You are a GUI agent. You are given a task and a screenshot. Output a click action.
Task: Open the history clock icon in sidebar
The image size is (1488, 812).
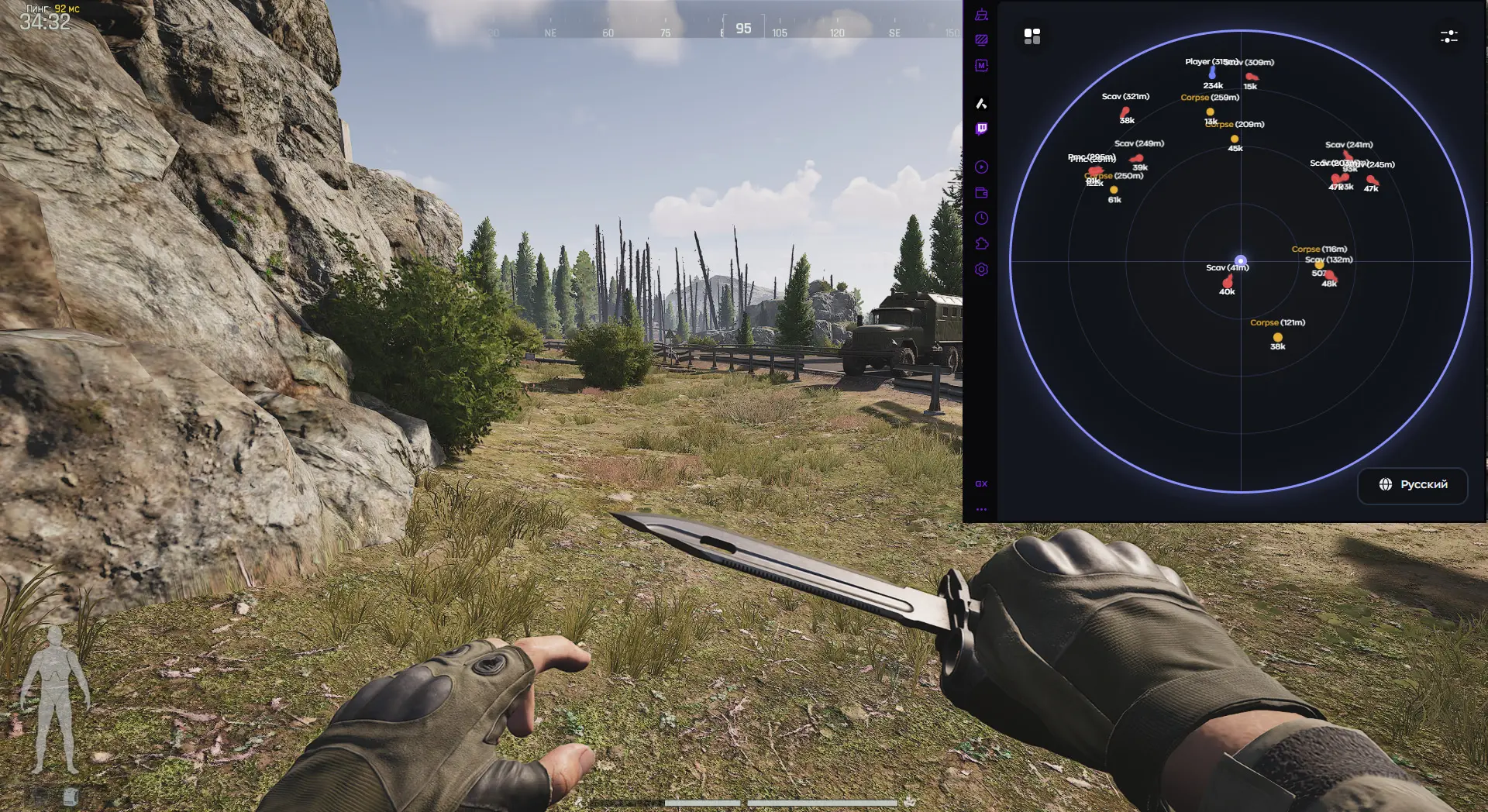coord(981,218)
